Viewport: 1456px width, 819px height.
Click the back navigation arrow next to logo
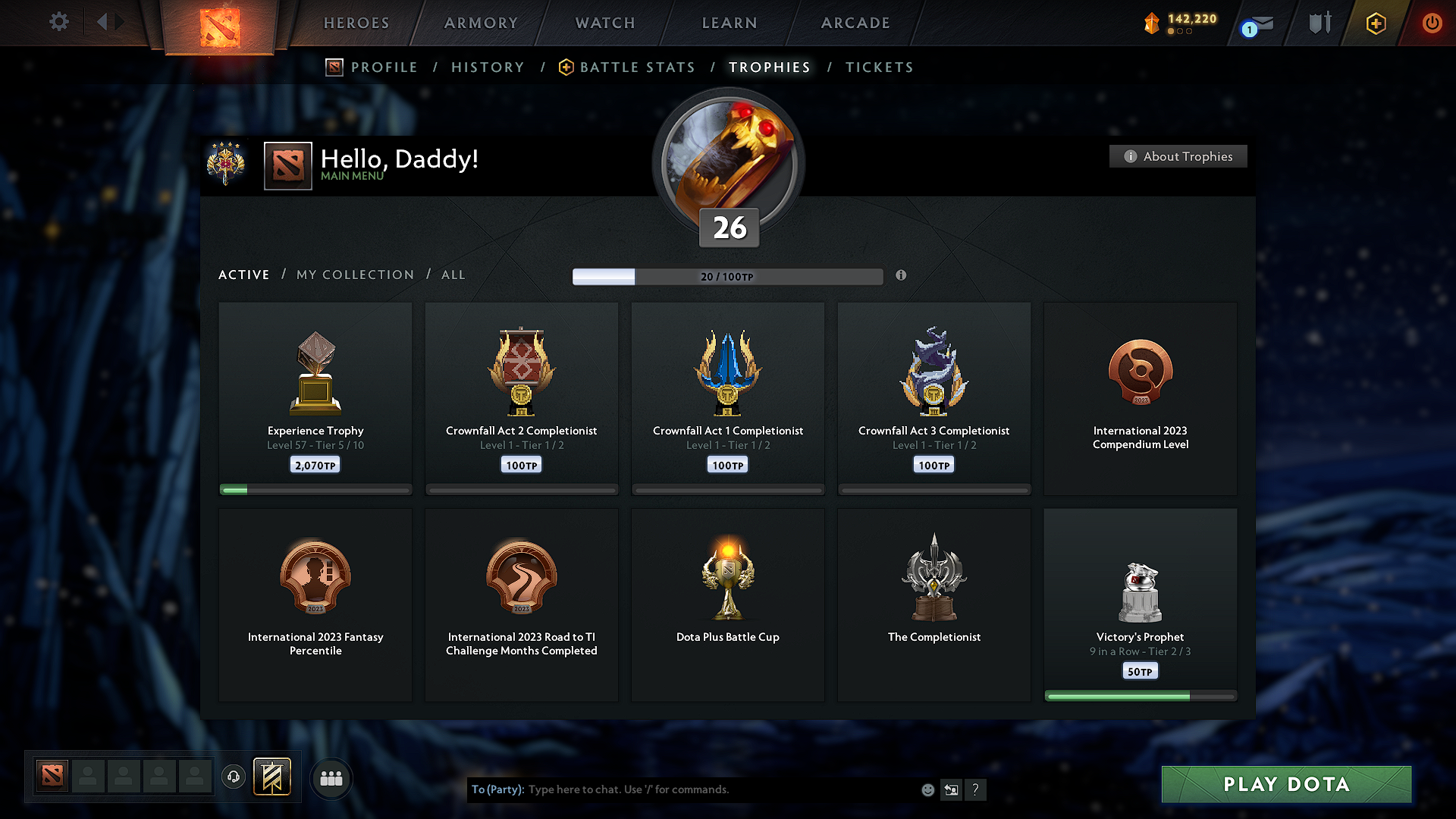click(x=102, y=21)
